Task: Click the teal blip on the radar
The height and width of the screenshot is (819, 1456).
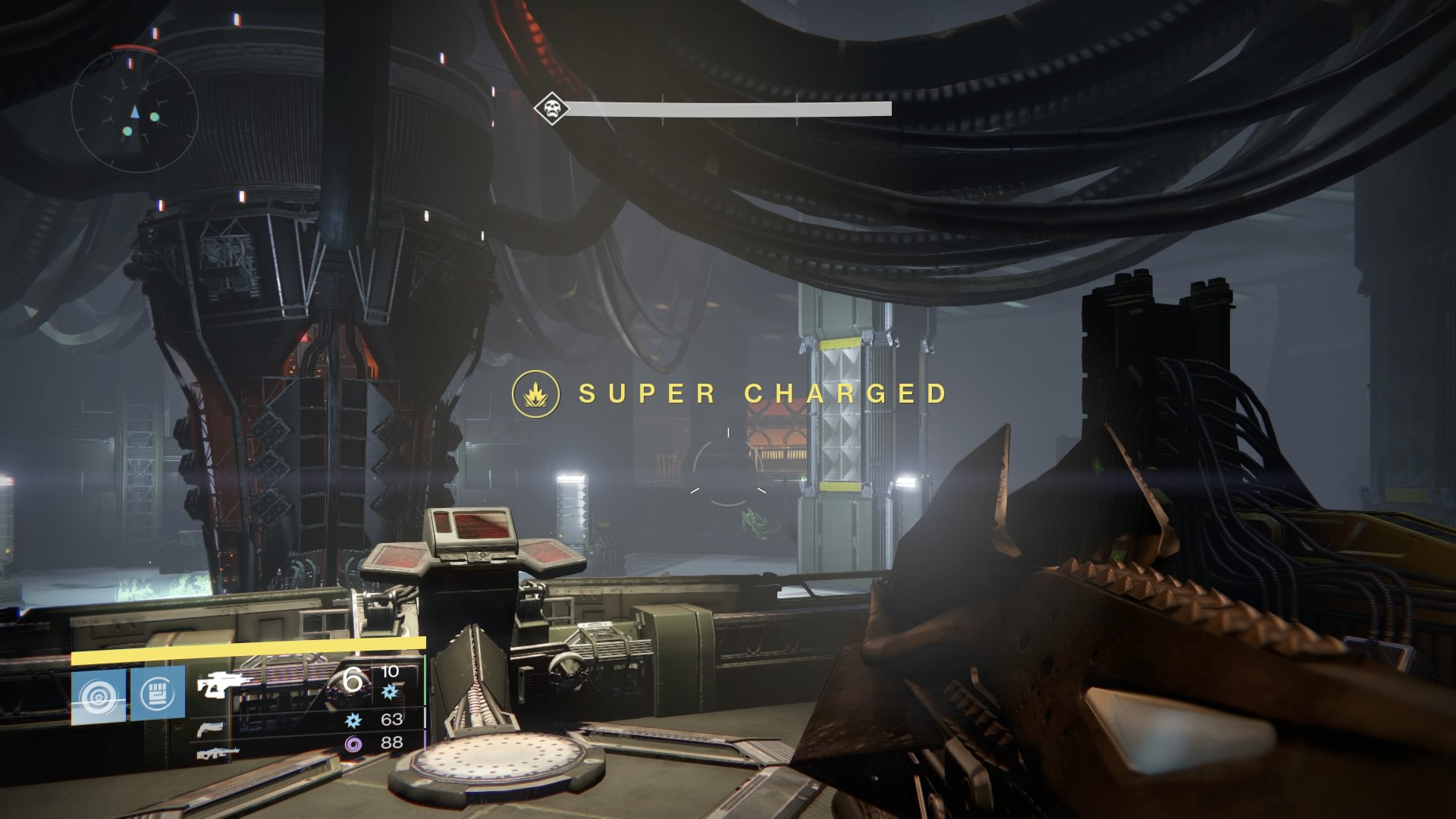Action: coord(155,117)
